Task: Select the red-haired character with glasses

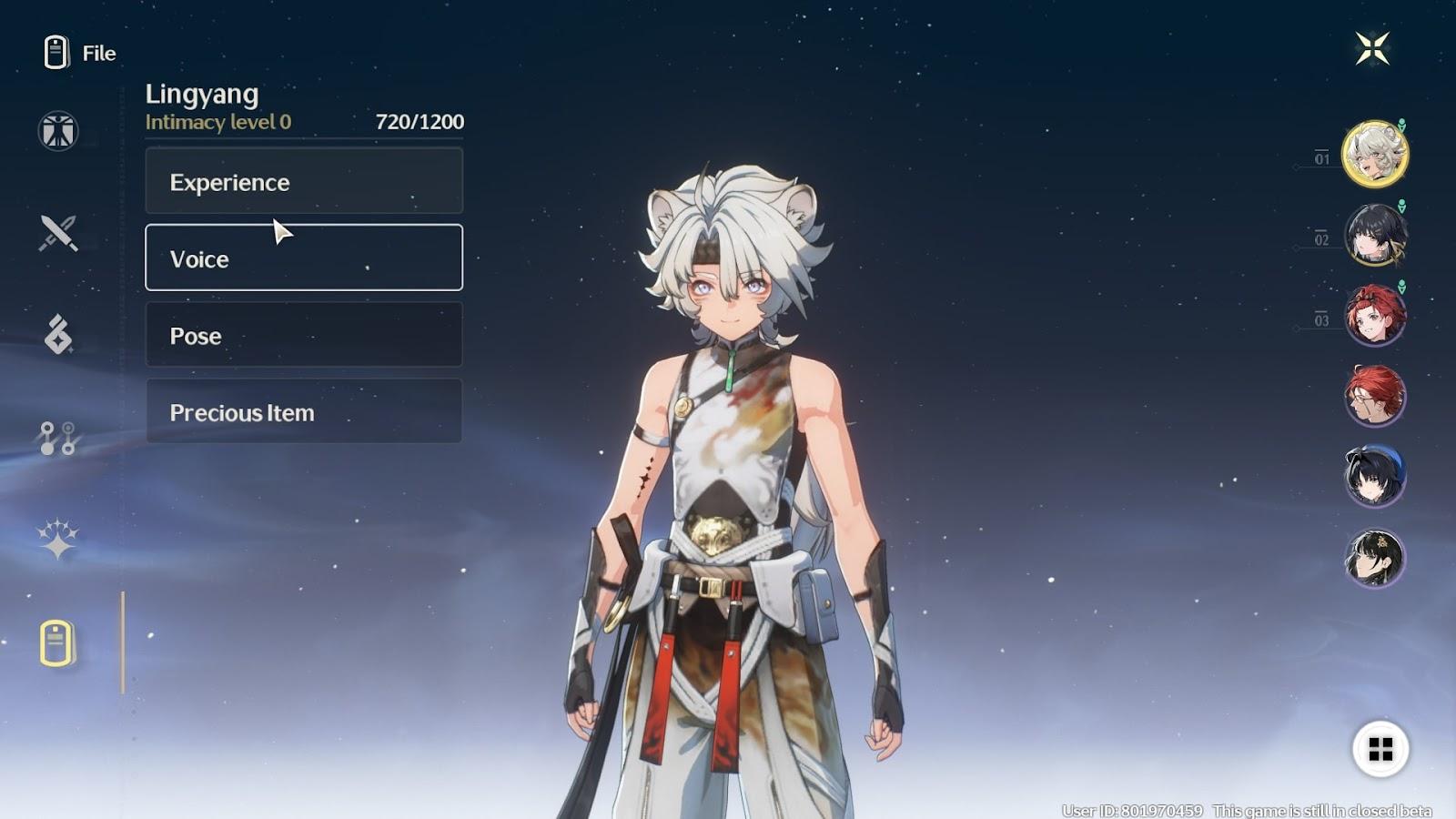Action: (1375, 395)
